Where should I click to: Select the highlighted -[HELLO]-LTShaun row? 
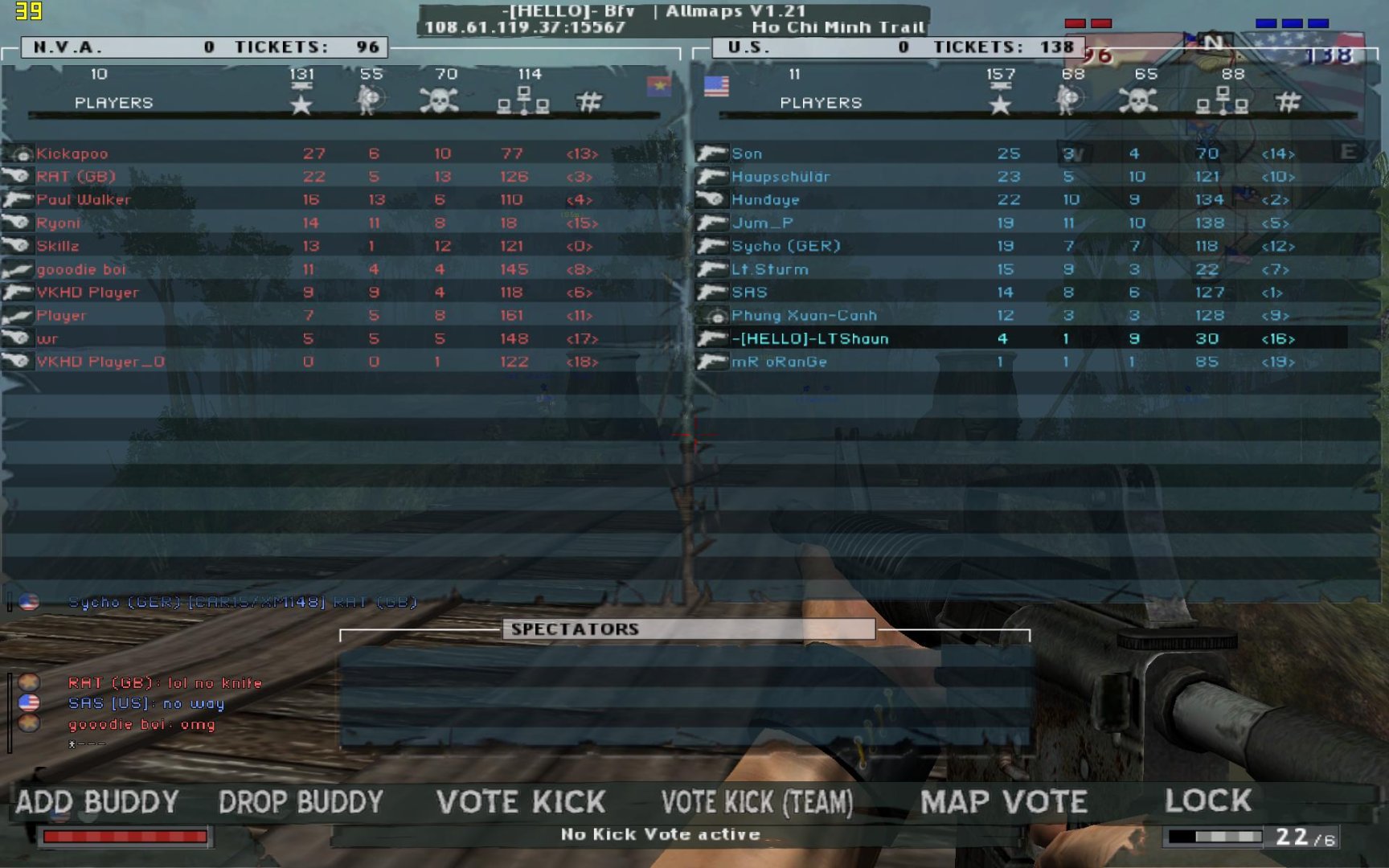click(x=809, y=339)
